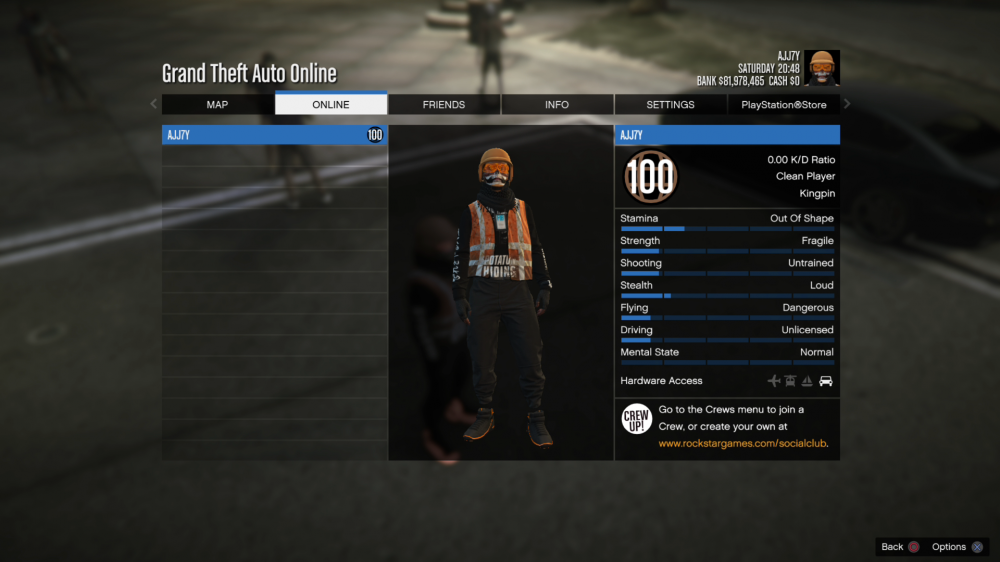Open the FRIENDS tab
This screenshot has height=562, width=1000.
coord(444,105)
